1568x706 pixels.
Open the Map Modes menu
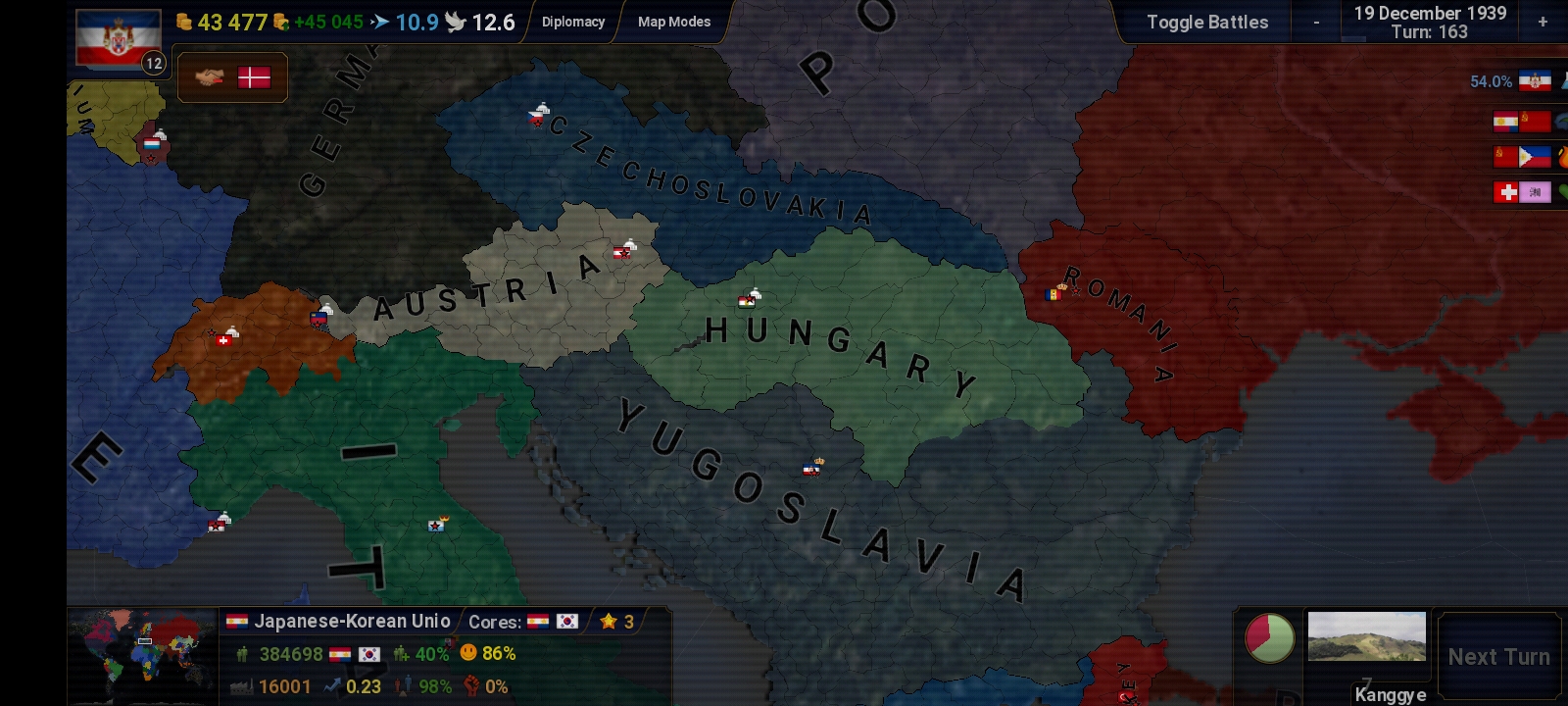click(674, 22)
